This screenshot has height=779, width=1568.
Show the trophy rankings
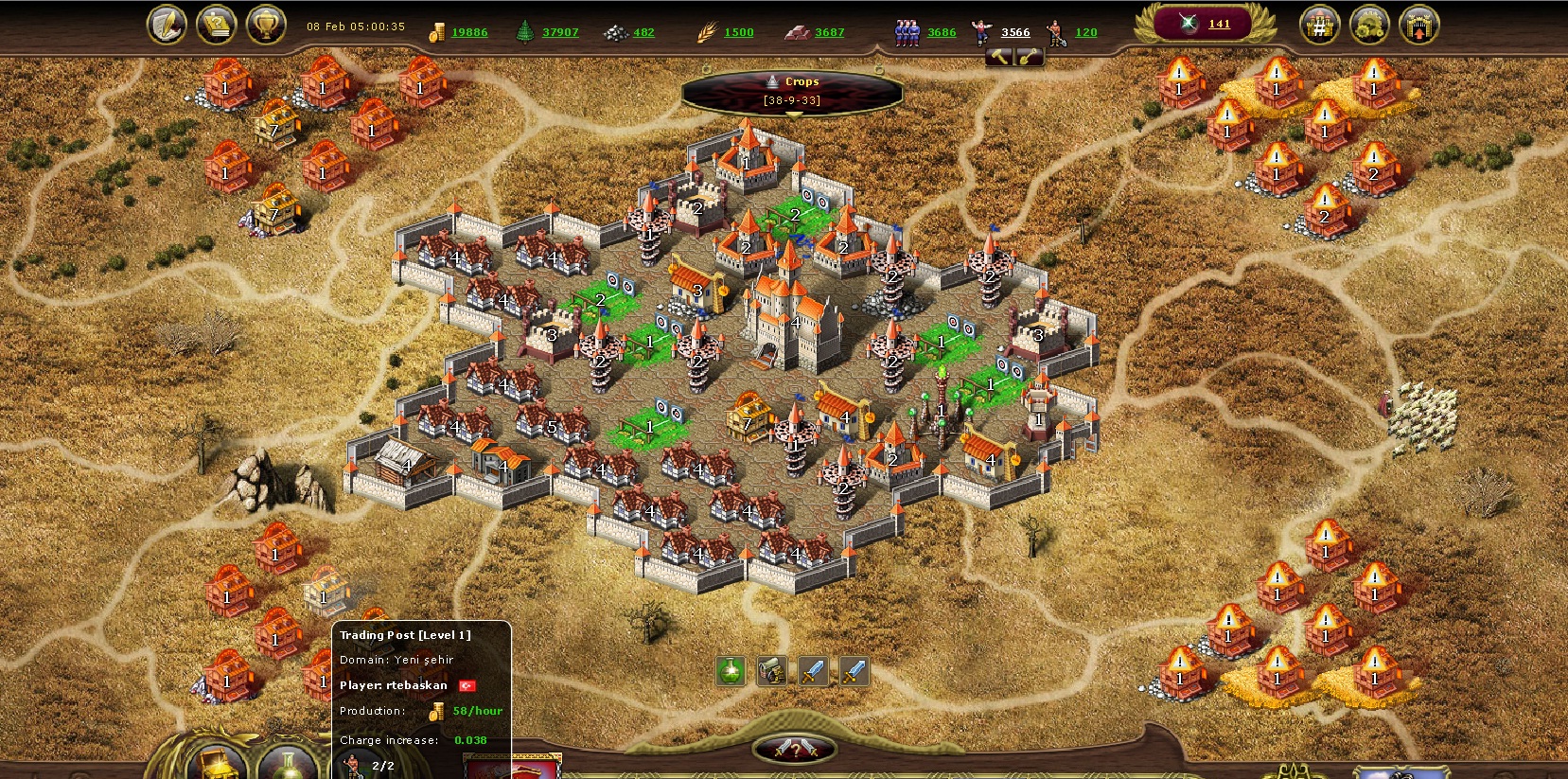click(x=266, y=26)
